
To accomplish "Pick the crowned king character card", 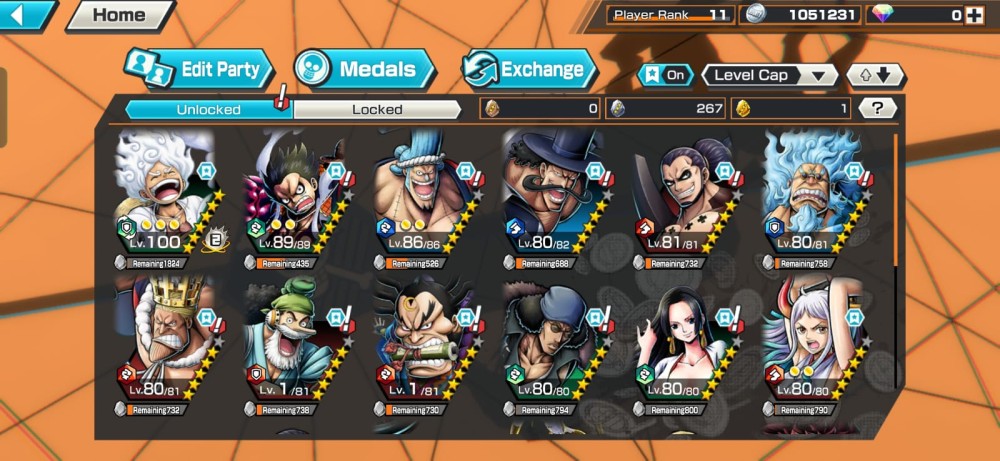I will [x=167, y=340].
